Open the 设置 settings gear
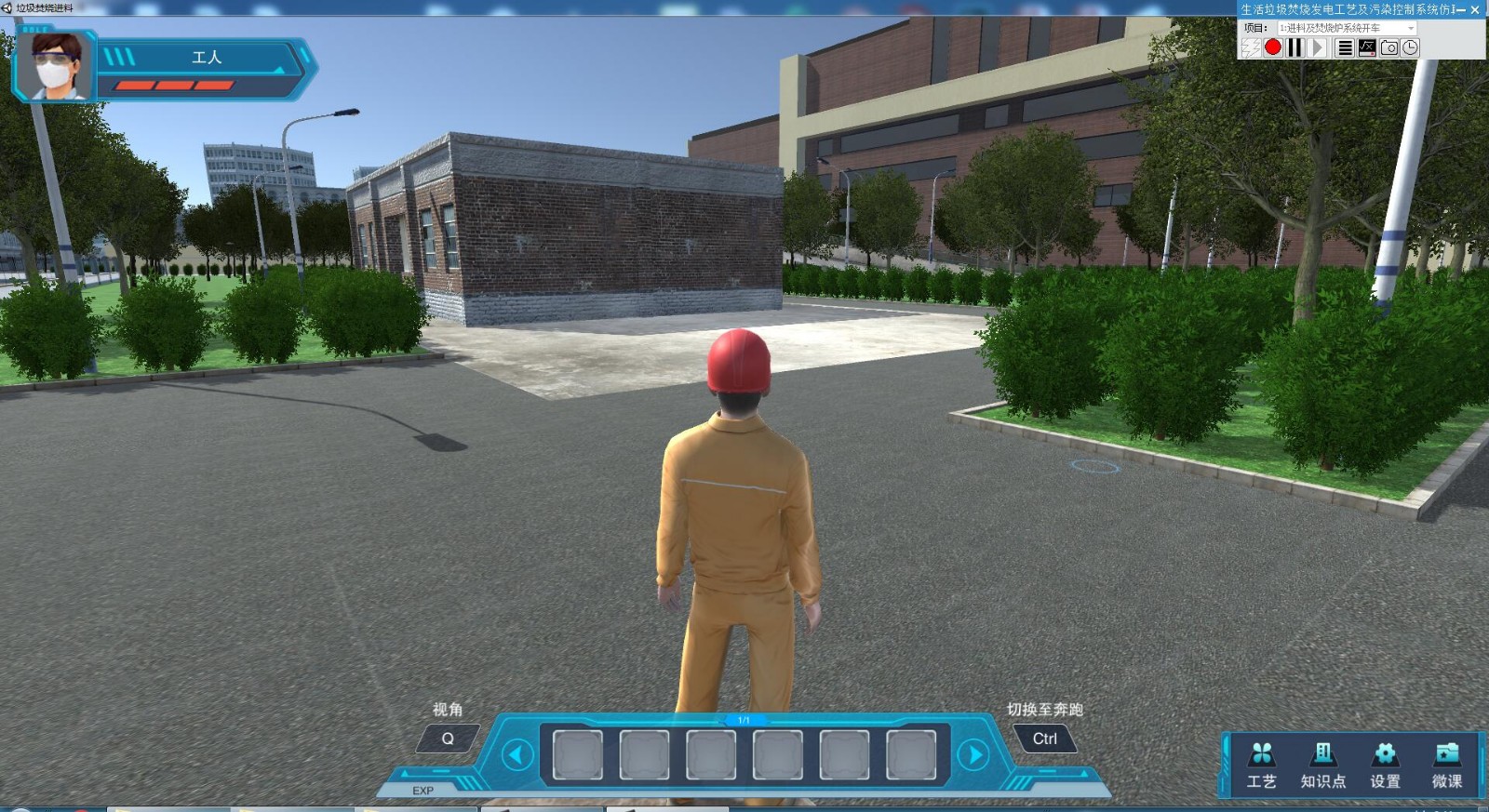Viewport: 1489px width, 812px height. click(x=1385, y=765)
